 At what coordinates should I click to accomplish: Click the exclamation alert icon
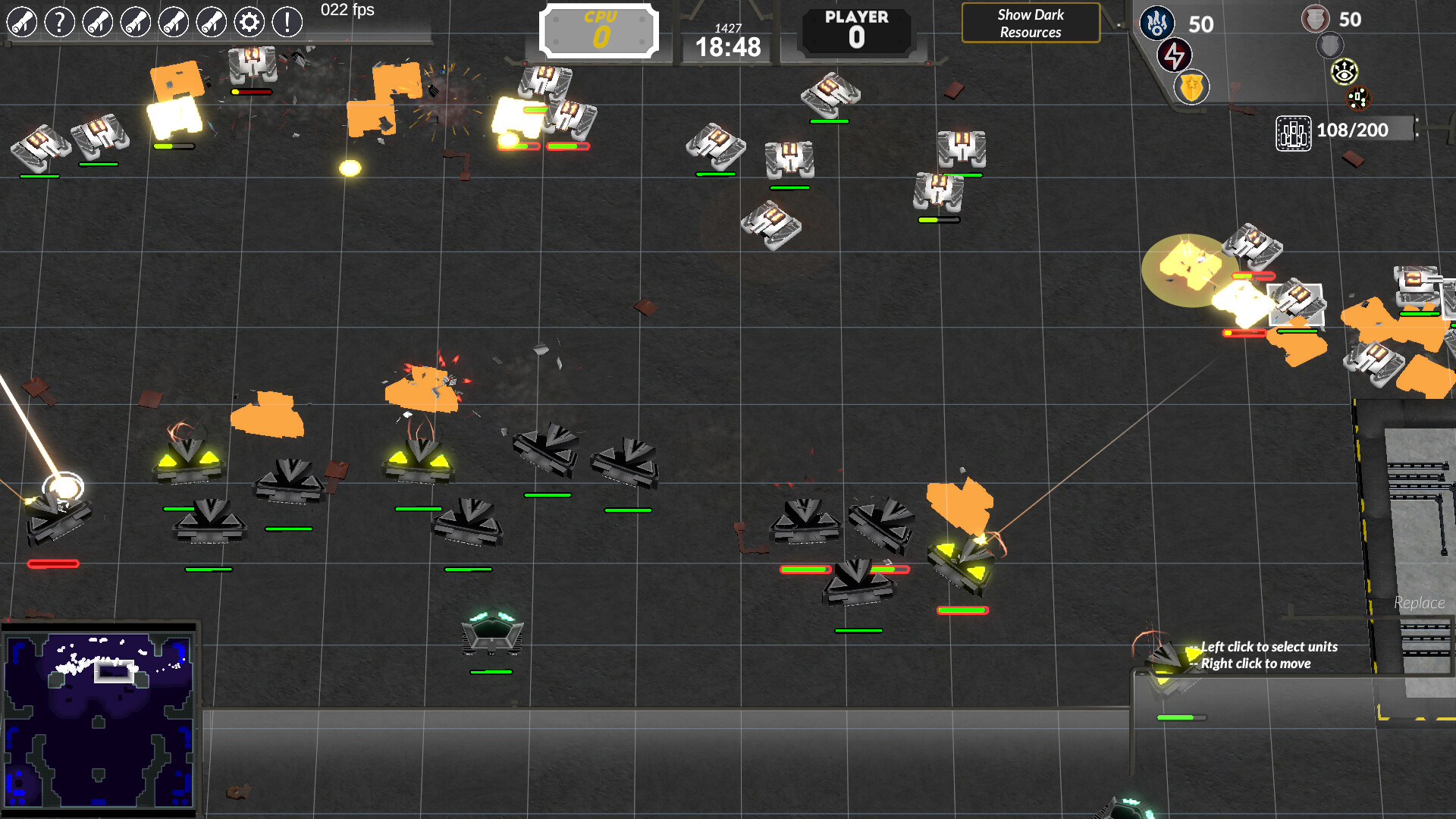(286, 22)
